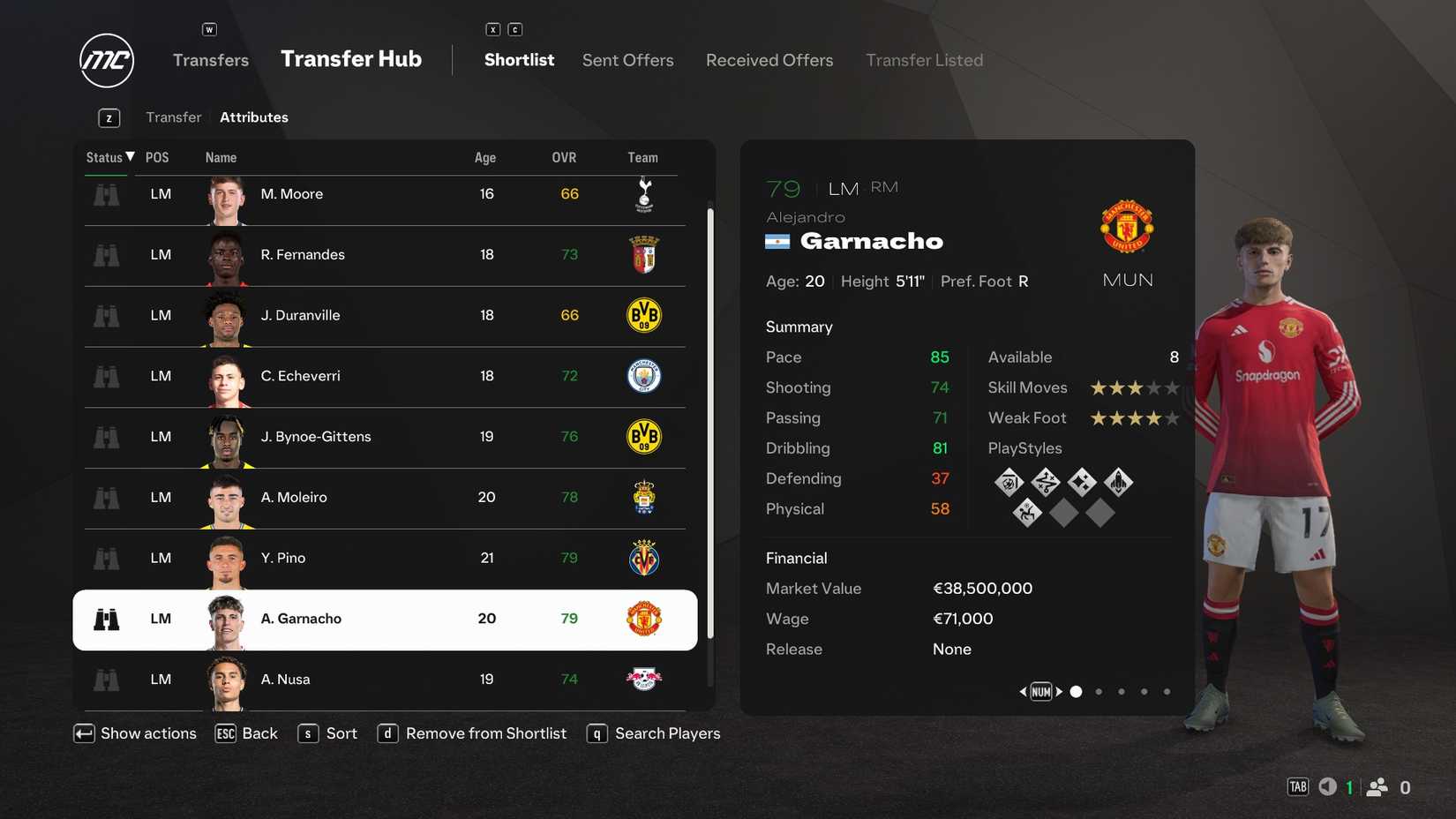This screenshot has width=1456, height=819.
Task: Click the right arrow after NUM indicator
Action: (1058, 691)
